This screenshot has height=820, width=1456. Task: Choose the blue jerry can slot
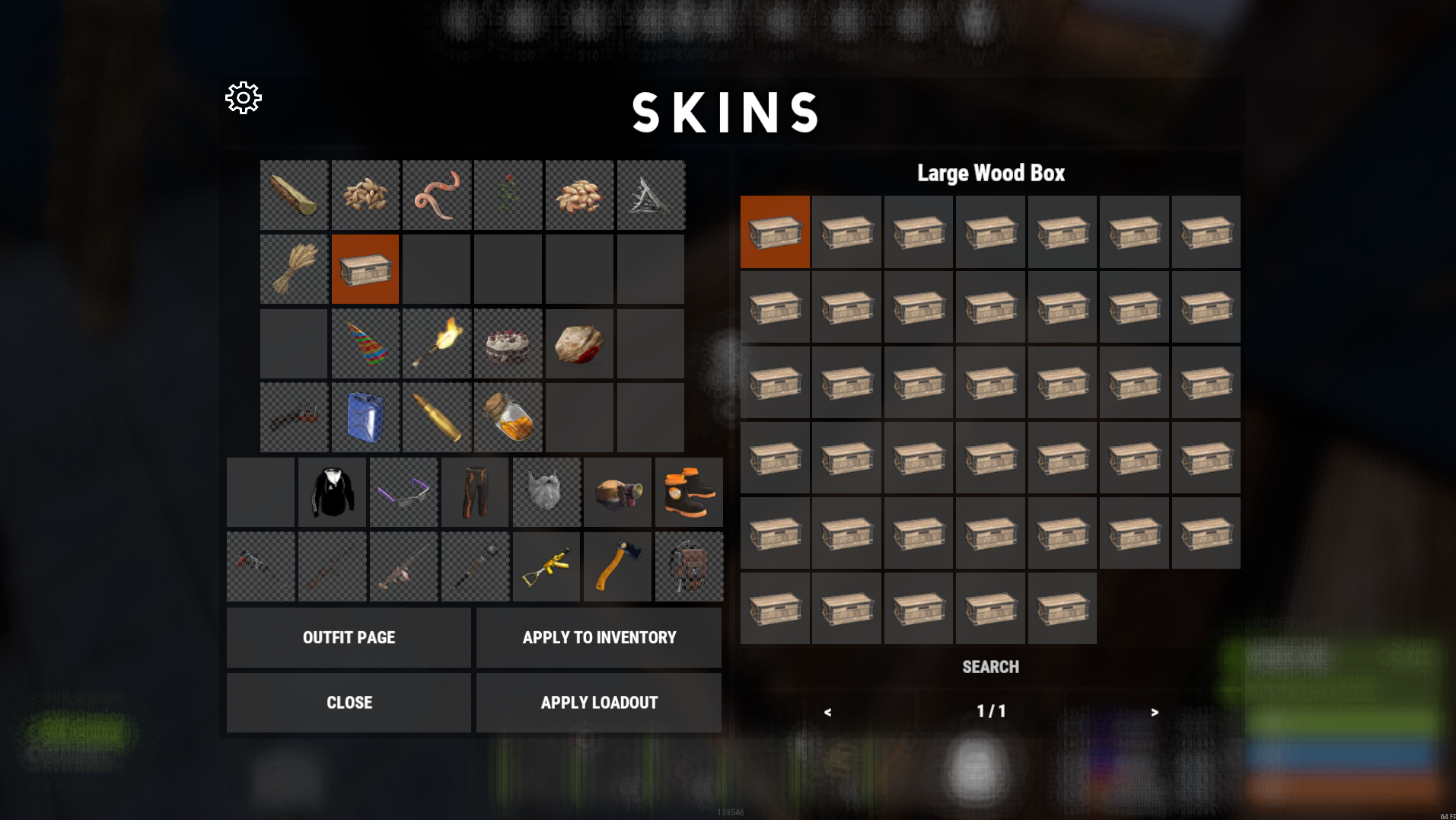point(365,417)
